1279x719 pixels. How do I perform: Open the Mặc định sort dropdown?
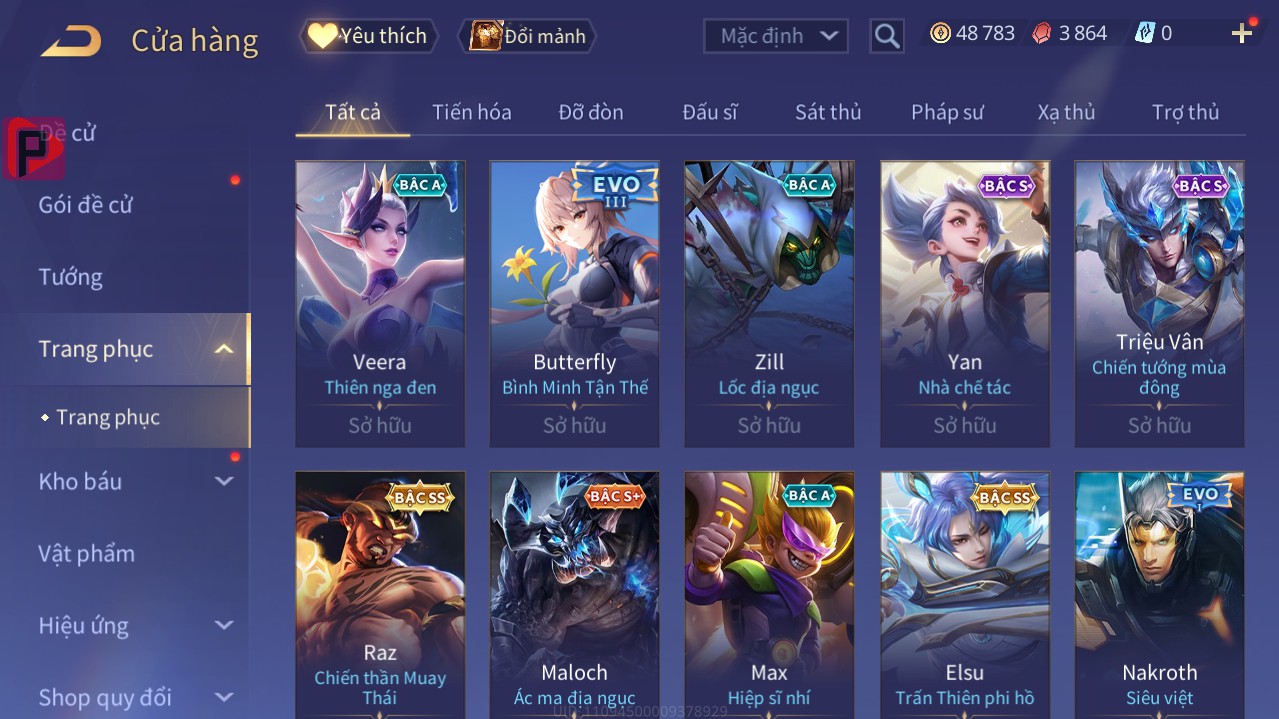(776, 36)
